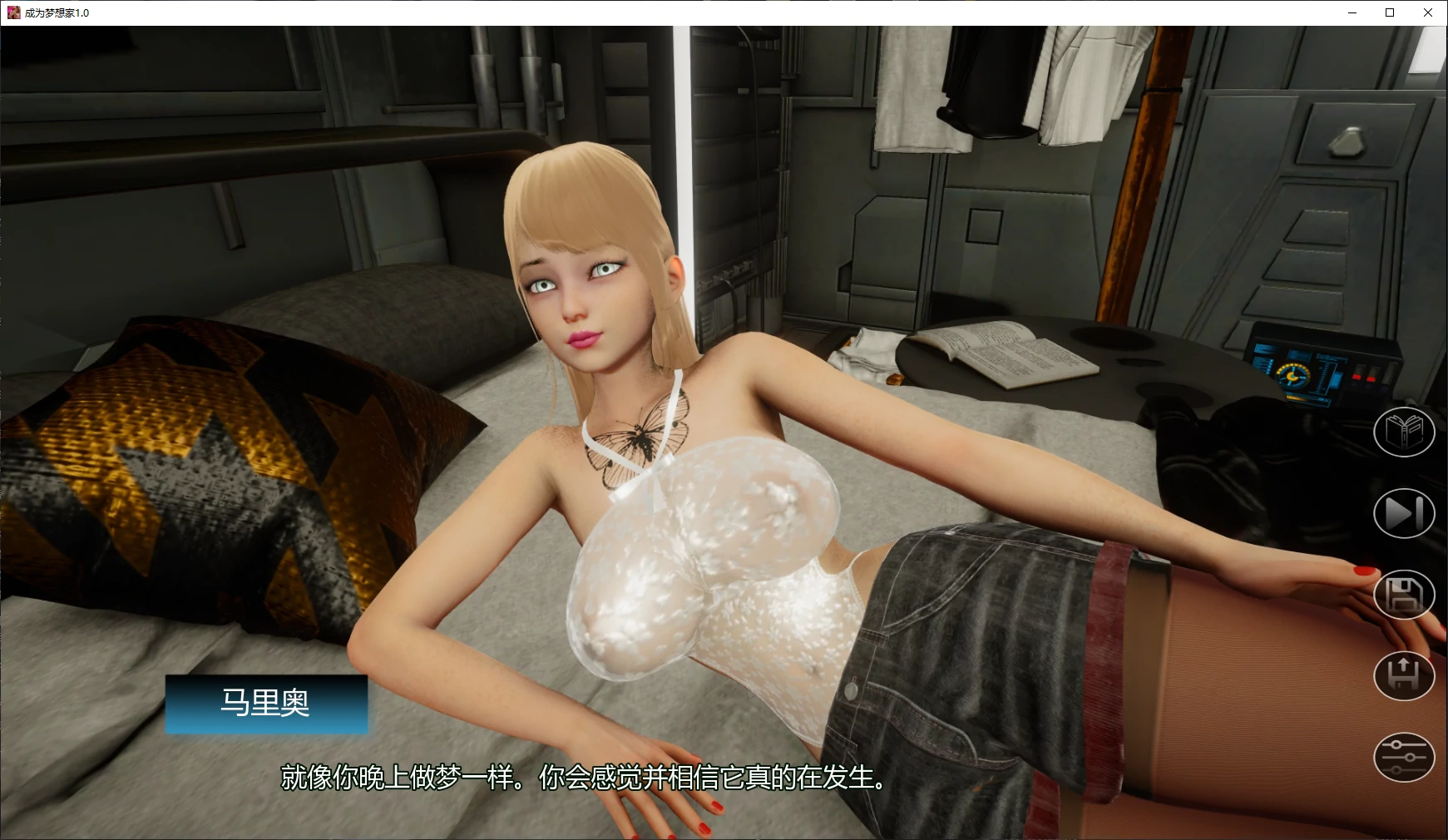Image resolution: width=1448 pixels, height=840 pixels.
Task: Save the game using the floppy disk icon
Action: [1404, 595]
